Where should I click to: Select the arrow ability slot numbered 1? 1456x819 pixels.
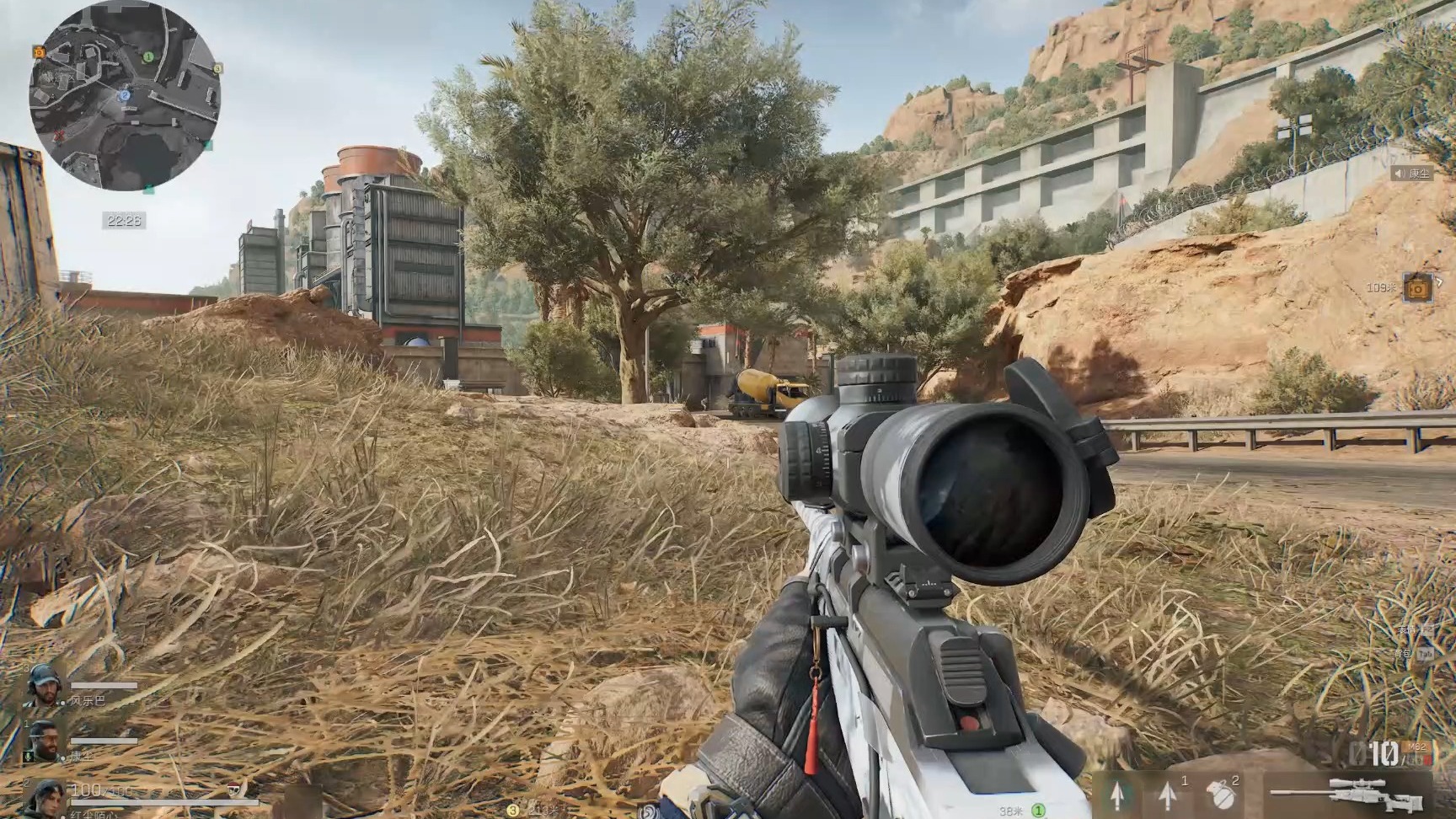1168,793
